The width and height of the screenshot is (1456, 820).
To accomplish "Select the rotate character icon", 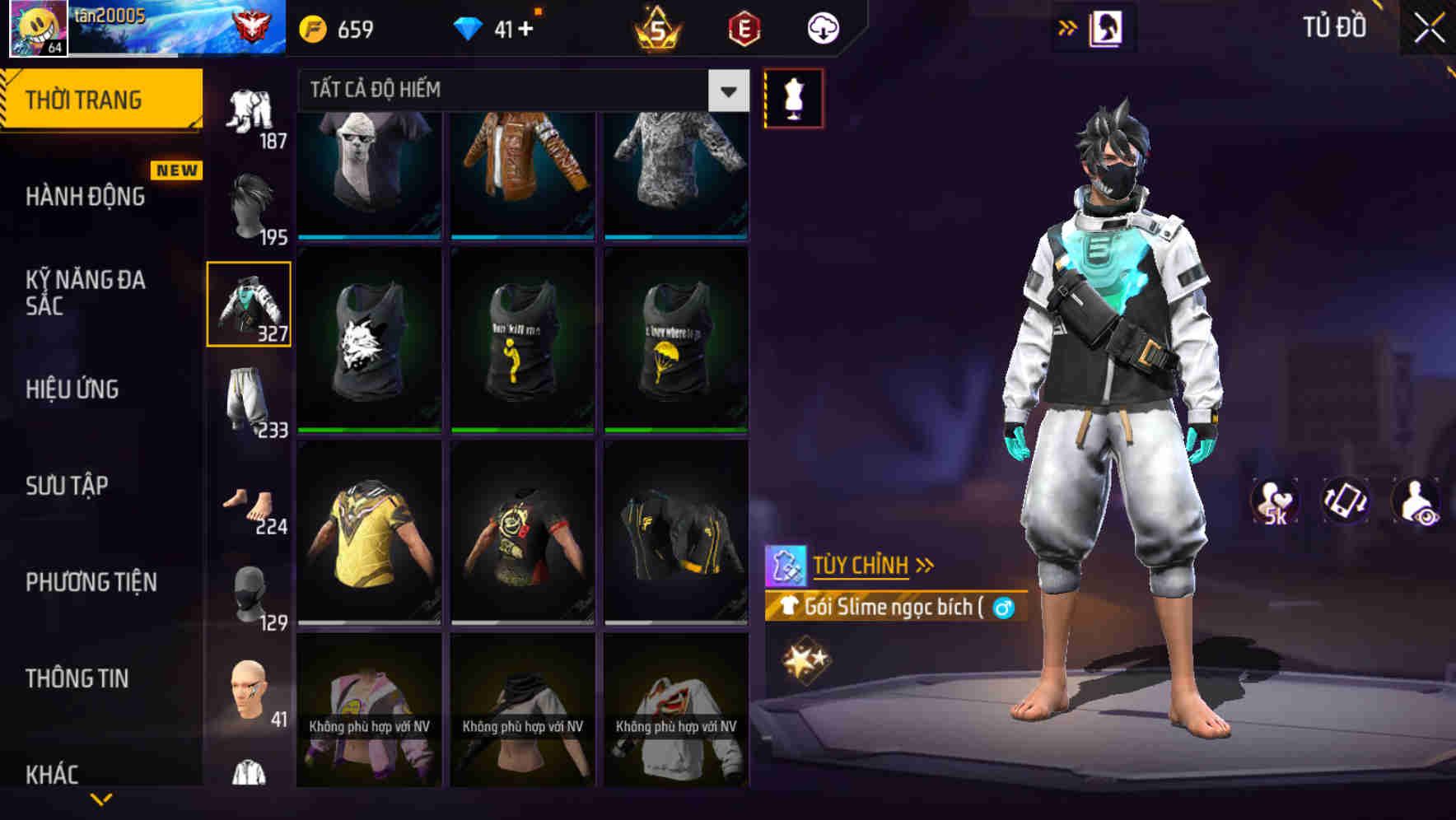I will point(1346,501).
